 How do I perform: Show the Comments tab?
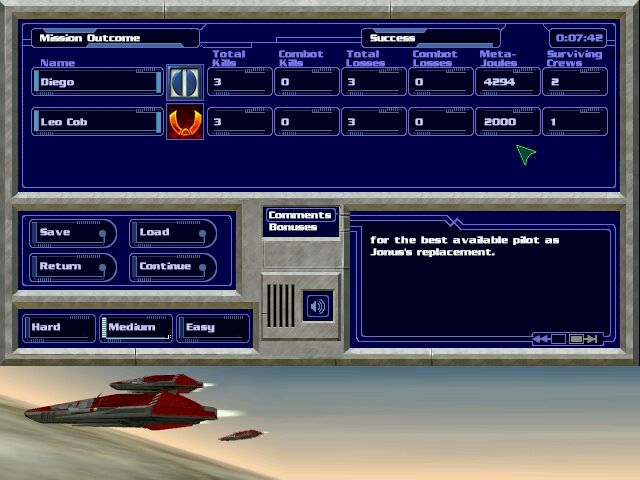(300, 215)
